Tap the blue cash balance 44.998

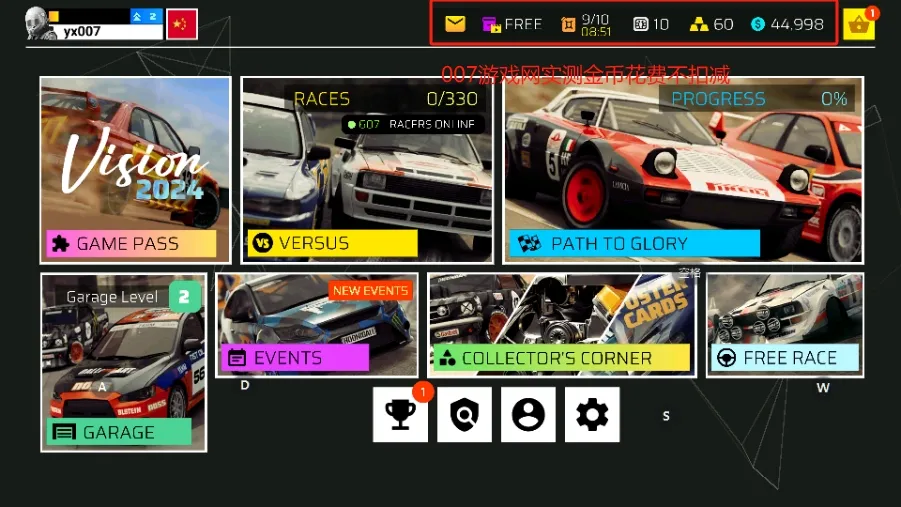788,24
